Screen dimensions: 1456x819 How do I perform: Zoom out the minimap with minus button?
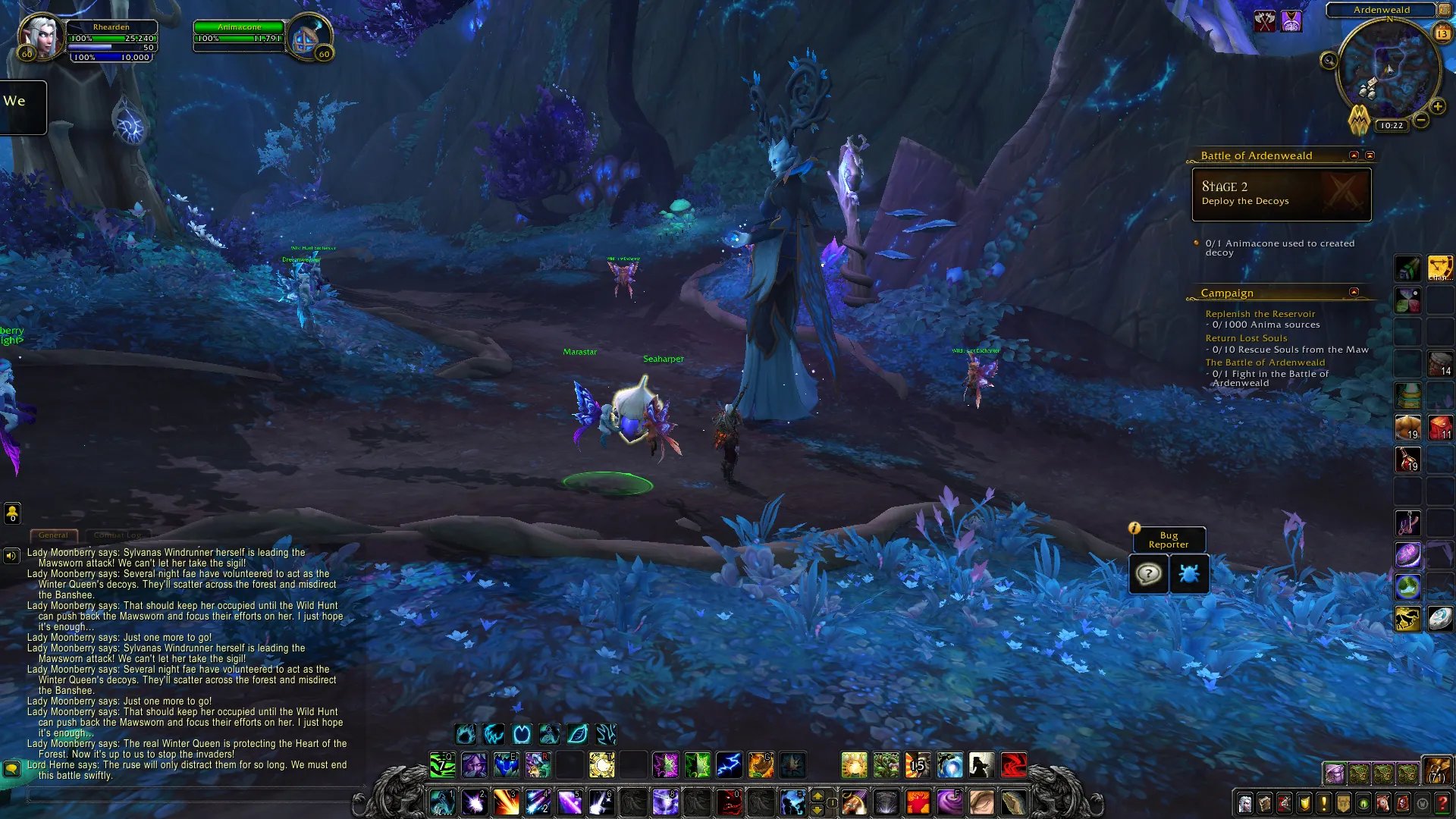pos(1421,120)
